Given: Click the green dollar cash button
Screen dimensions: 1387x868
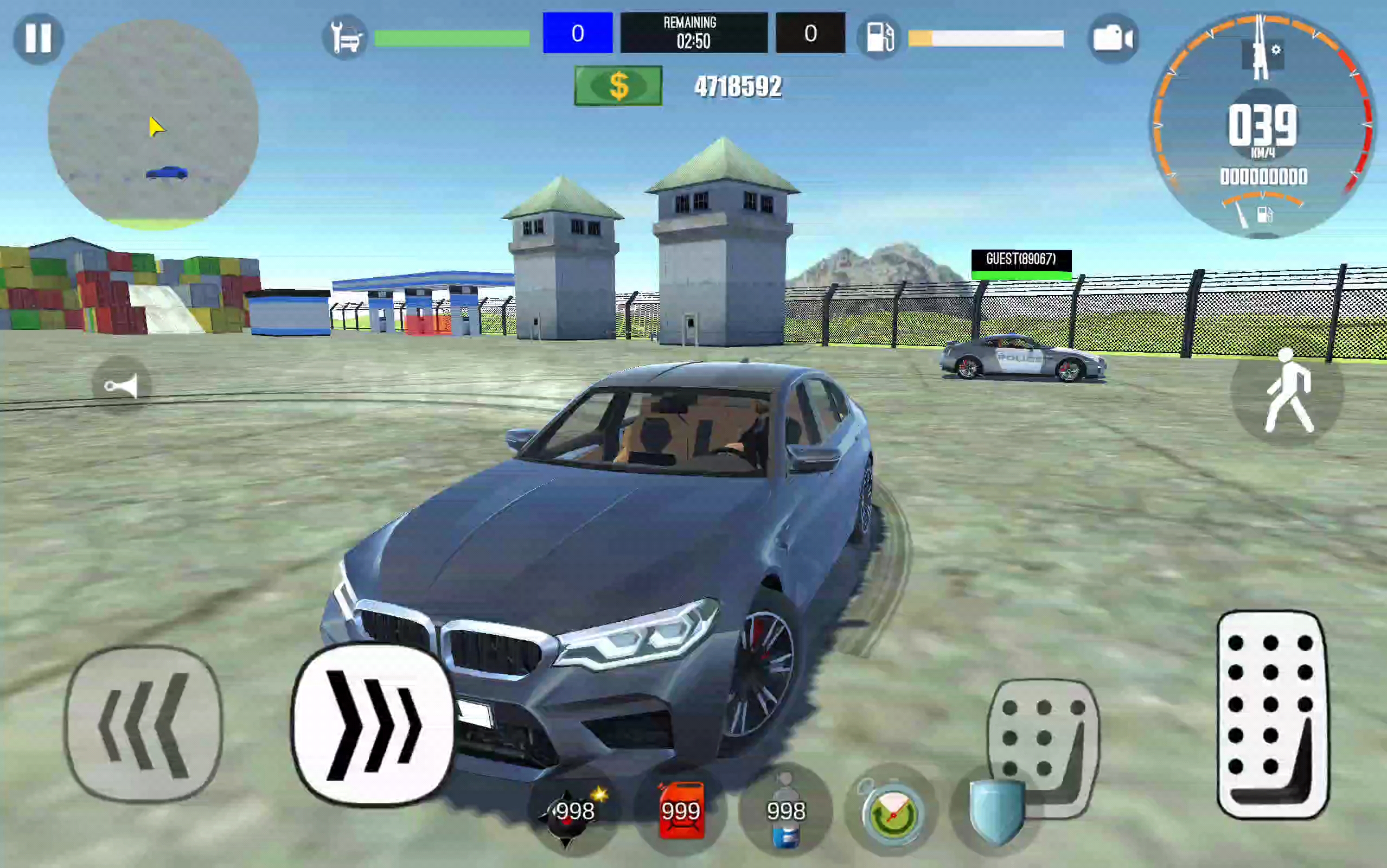Looking at the screenshot, I should point(618,86).
